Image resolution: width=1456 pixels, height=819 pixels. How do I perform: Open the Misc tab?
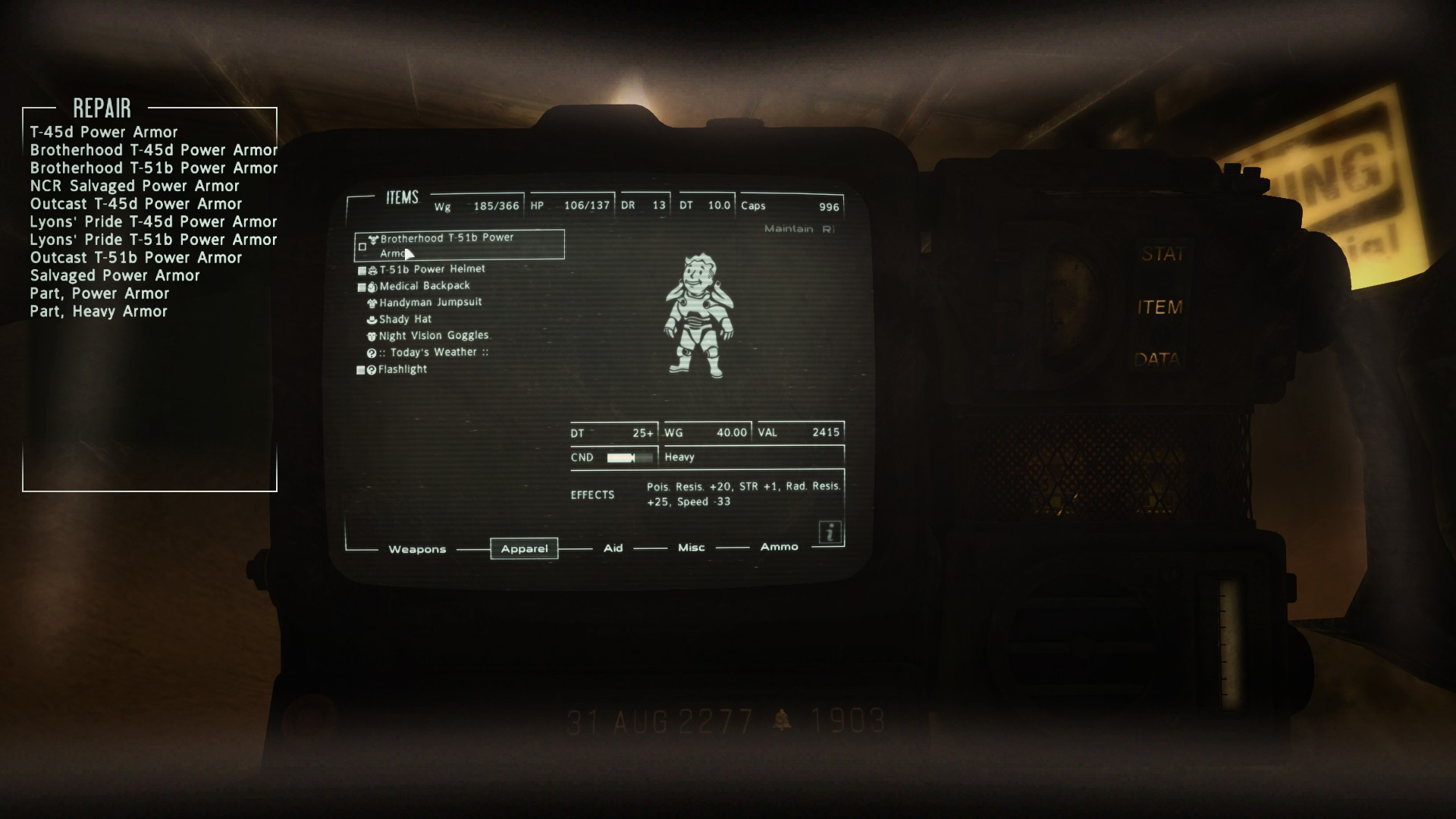(690, 547)
